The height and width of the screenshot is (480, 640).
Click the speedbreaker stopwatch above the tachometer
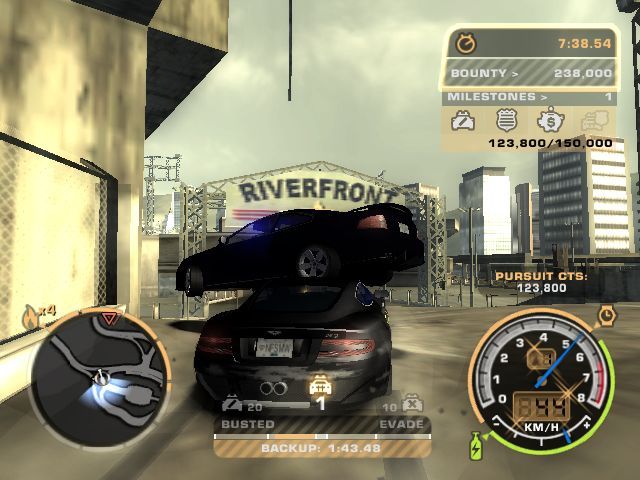(606, 317)
